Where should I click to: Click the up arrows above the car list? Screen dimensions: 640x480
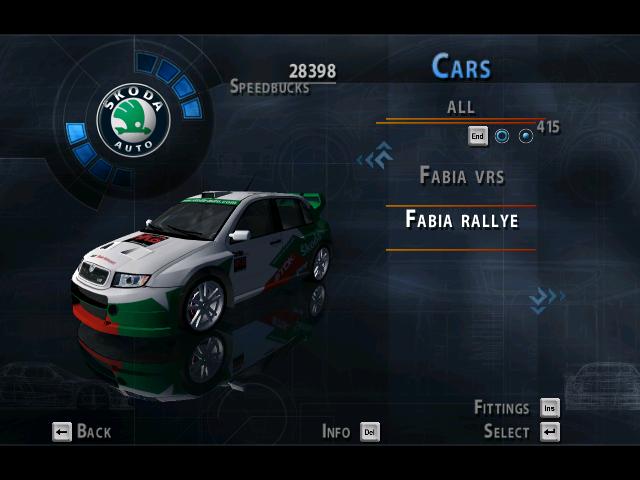[375, 157]
